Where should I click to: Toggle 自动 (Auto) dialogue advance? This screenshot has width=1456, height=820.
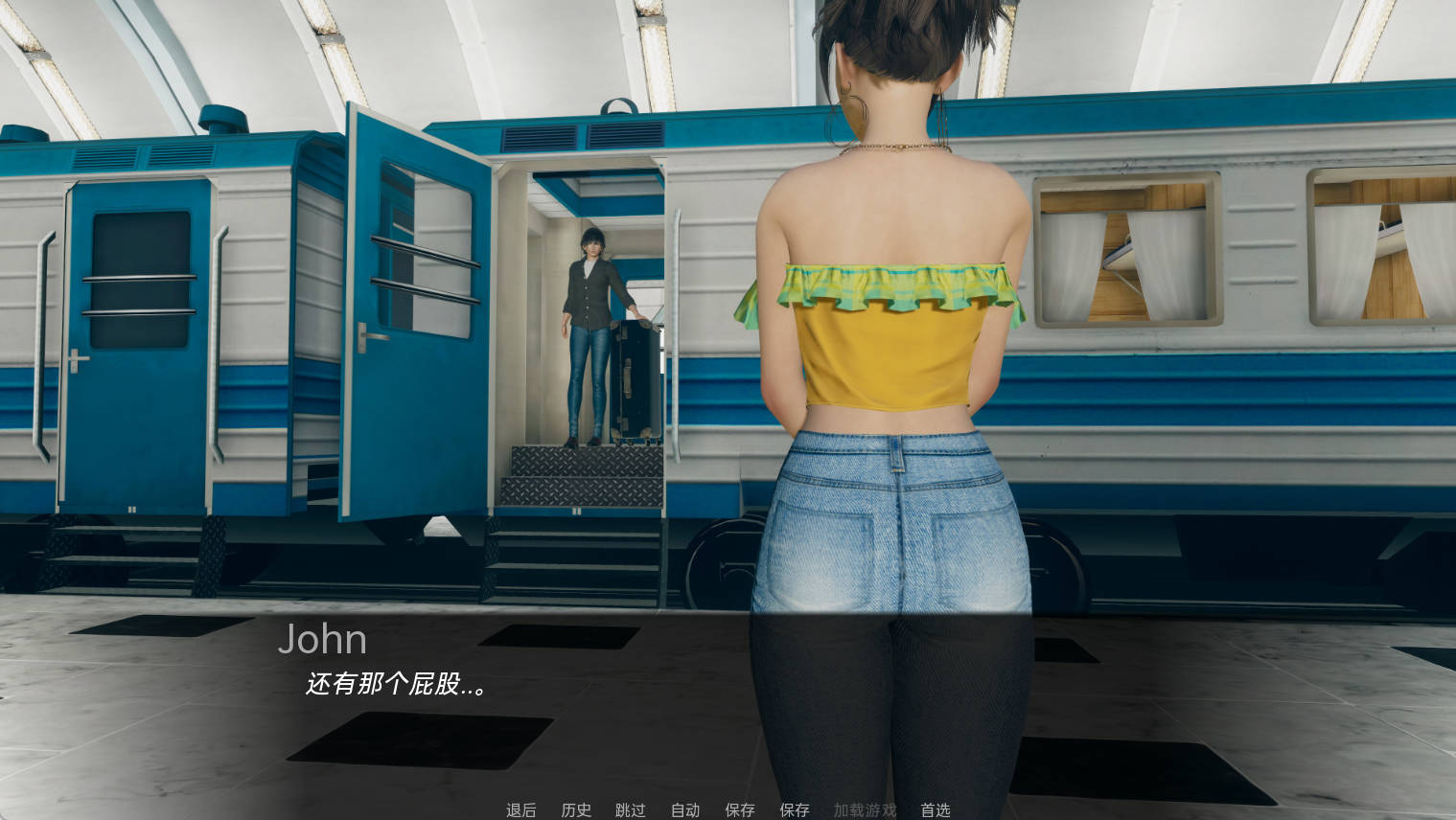click(x=685, y=810)
